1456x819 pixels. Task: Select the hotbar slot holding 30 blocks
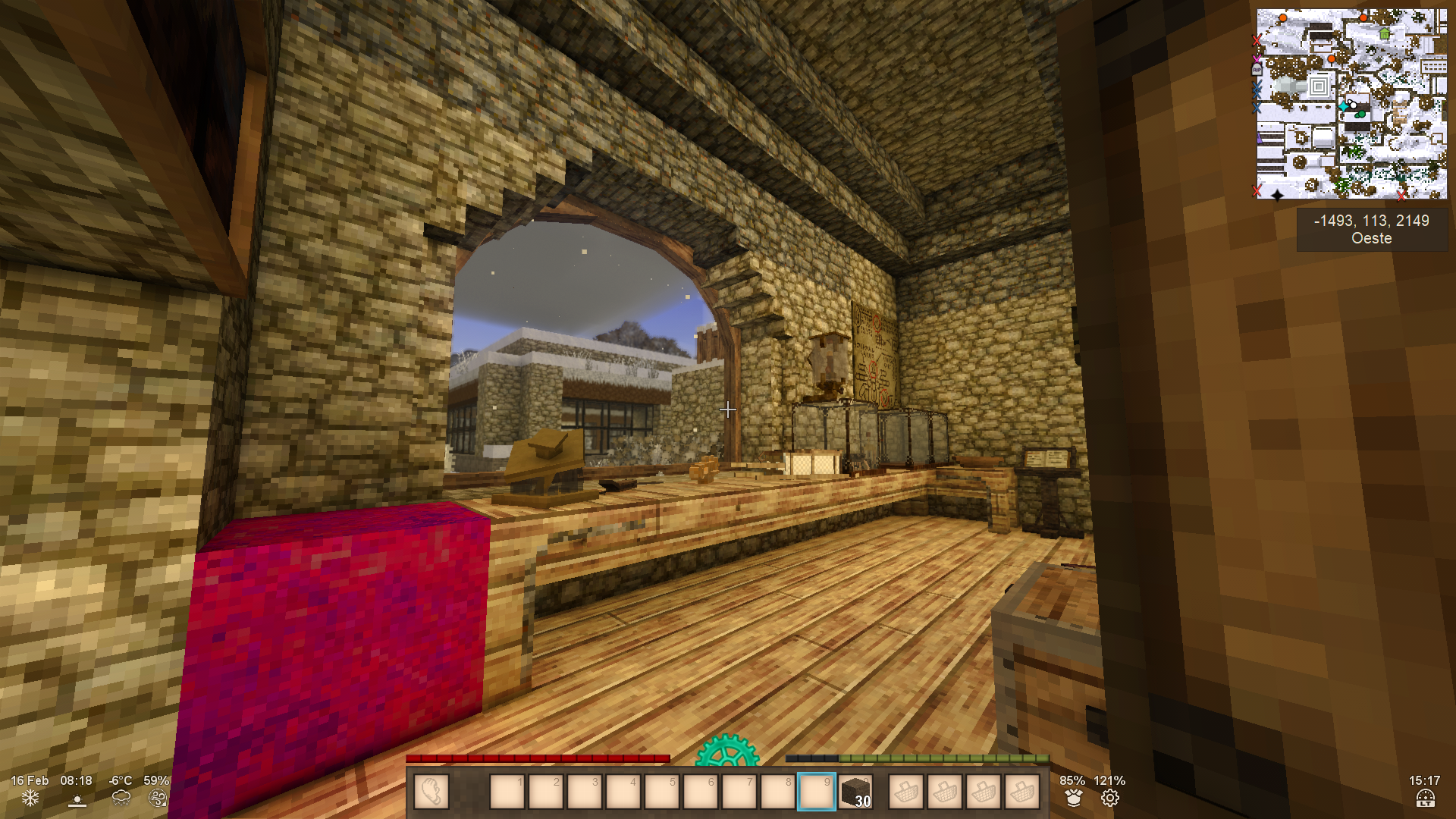coord(855,792)
